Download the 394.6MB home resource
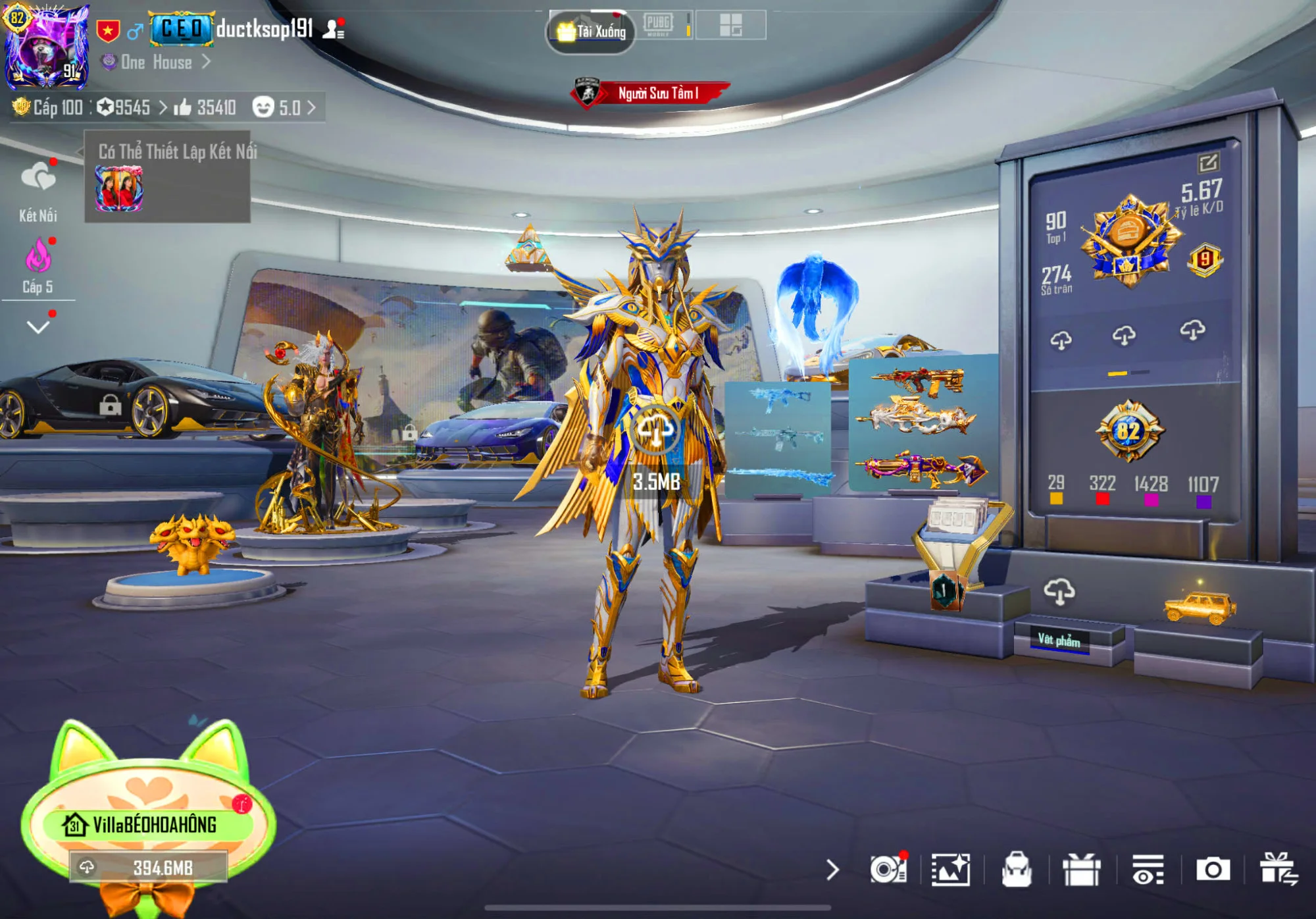1316x919 pixels. (x=149, y=868)
